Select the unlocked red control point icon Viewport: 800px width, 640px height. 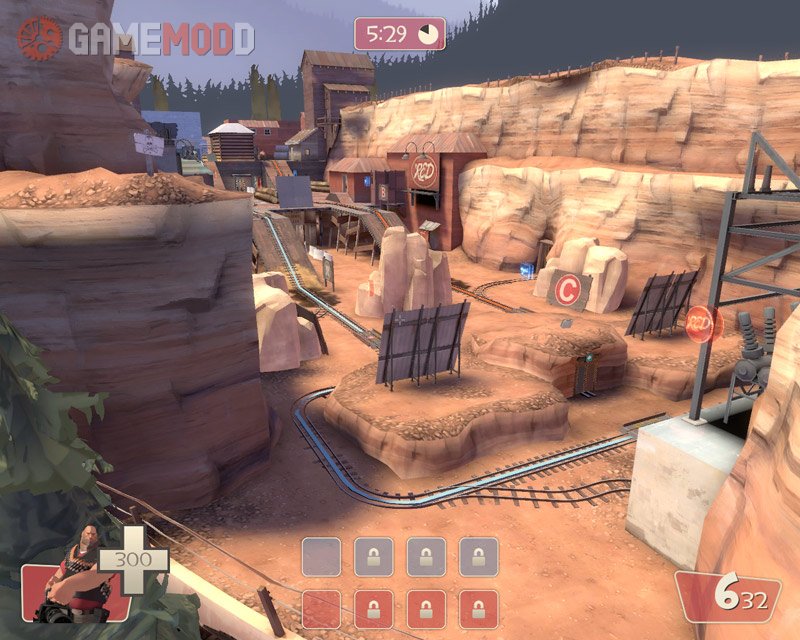click(x=321, y=608)
